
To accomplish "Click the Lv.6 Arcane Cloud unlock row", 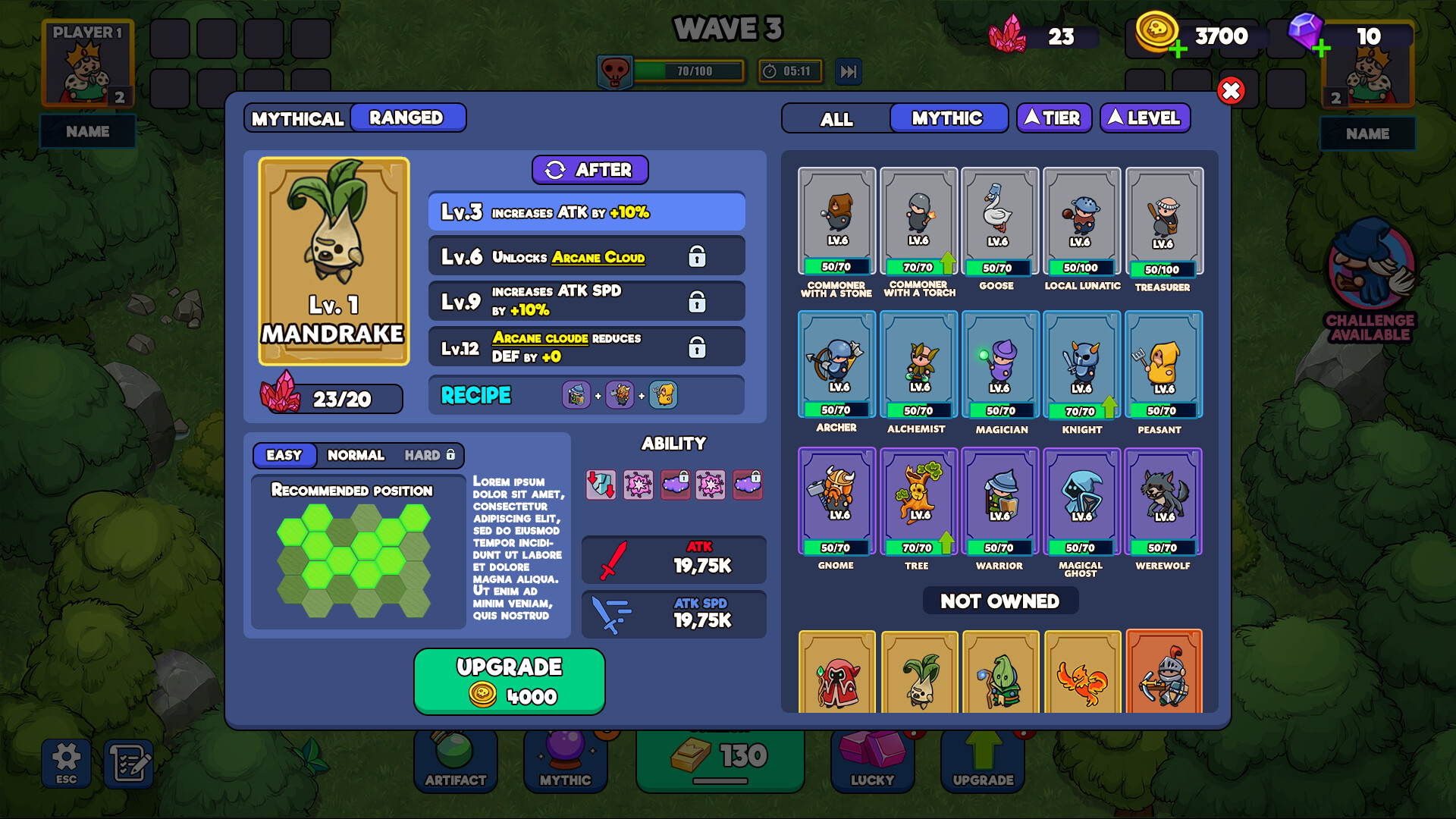I will pyautogui.click(x=586, y=257).
